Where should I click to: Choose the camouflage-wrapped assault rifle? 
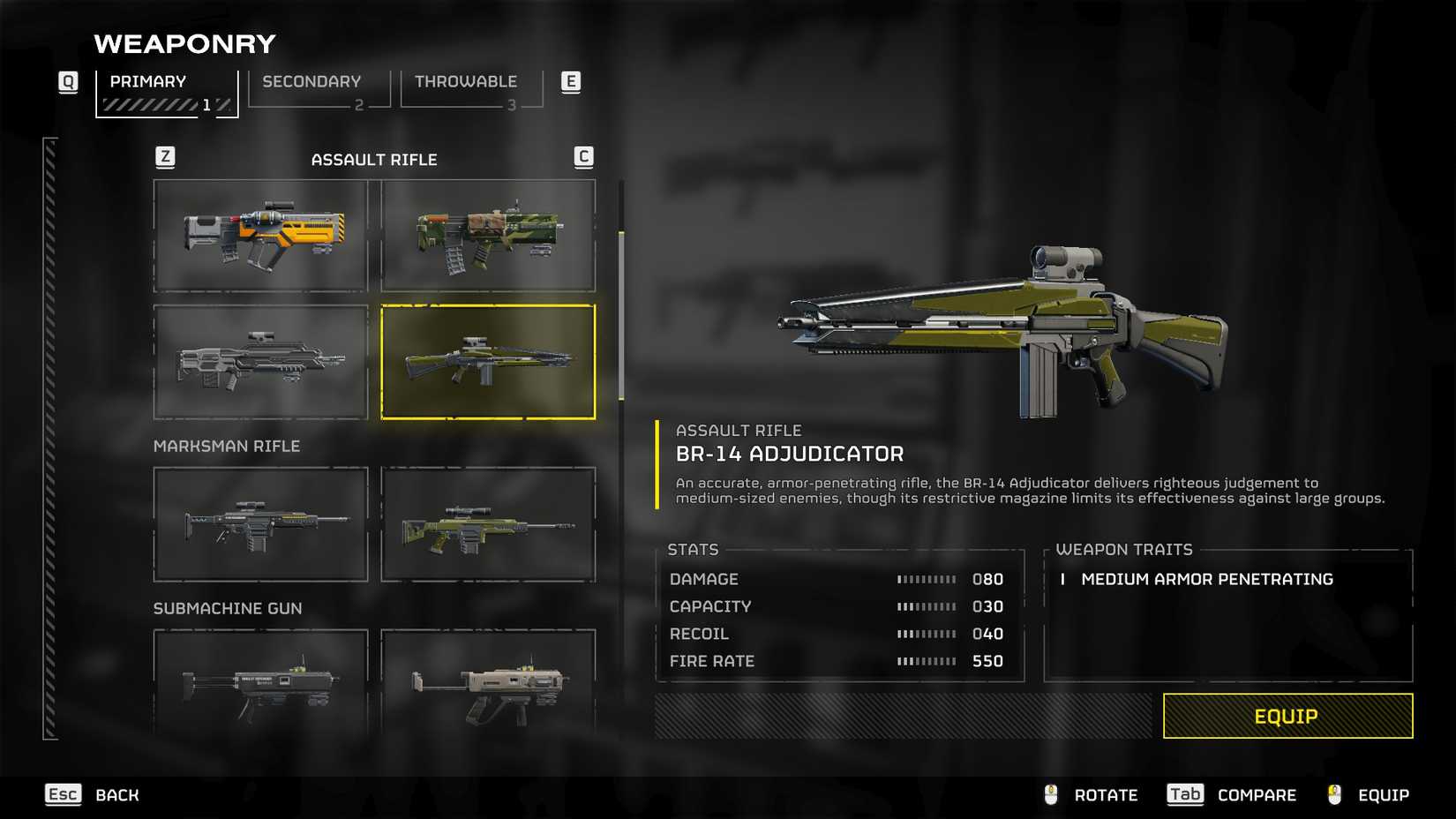click(x=488, y=236)
